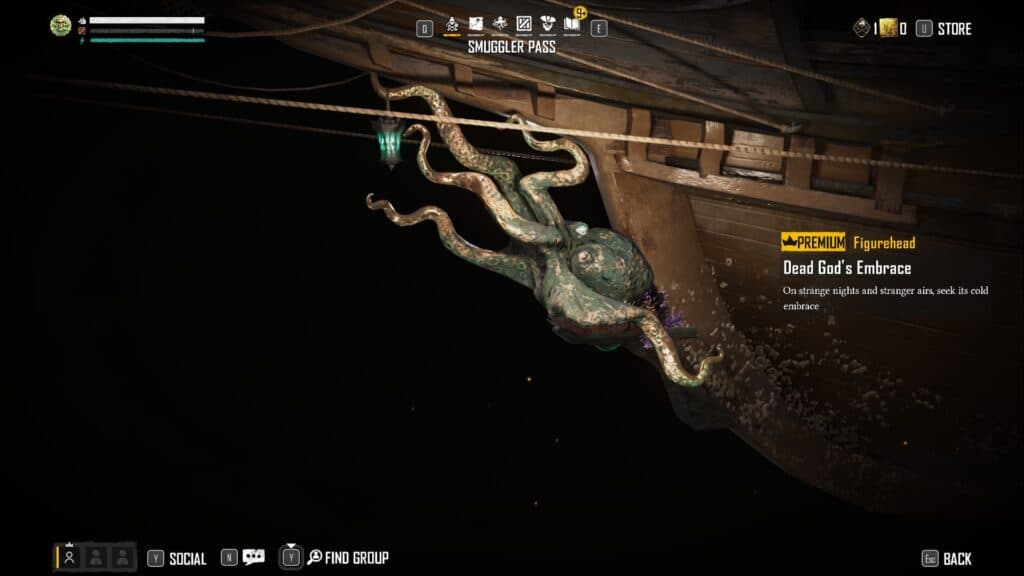Select the crowned party leader slot
Screen dimensions: 1024x576
69,557
